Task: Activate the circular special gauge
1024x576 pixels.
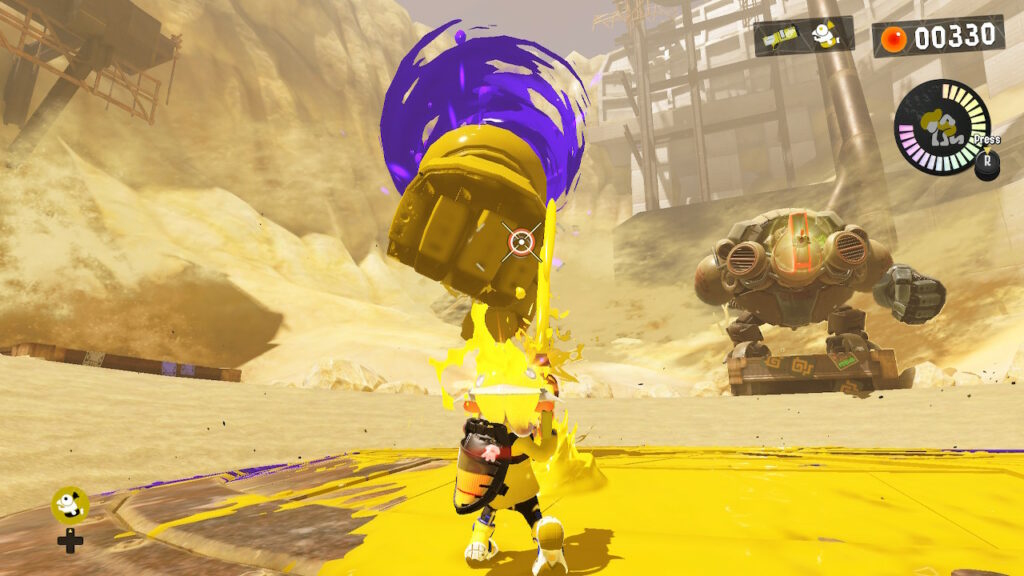Action: coord(941,128)
